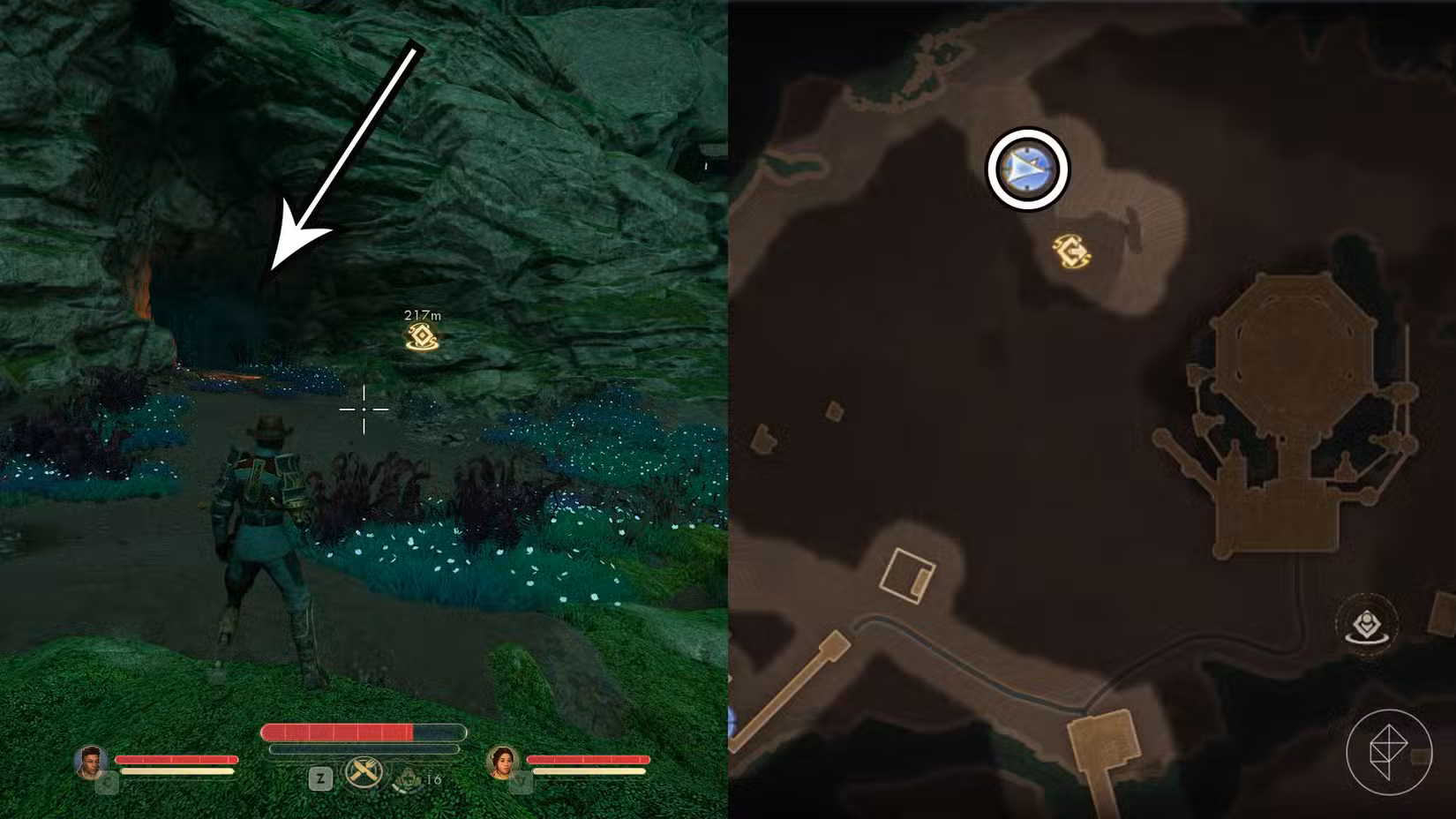Screen dimensions: 1456x819
Task: Select the circled player position marker on map
Action: click(x=1026, y=170)
